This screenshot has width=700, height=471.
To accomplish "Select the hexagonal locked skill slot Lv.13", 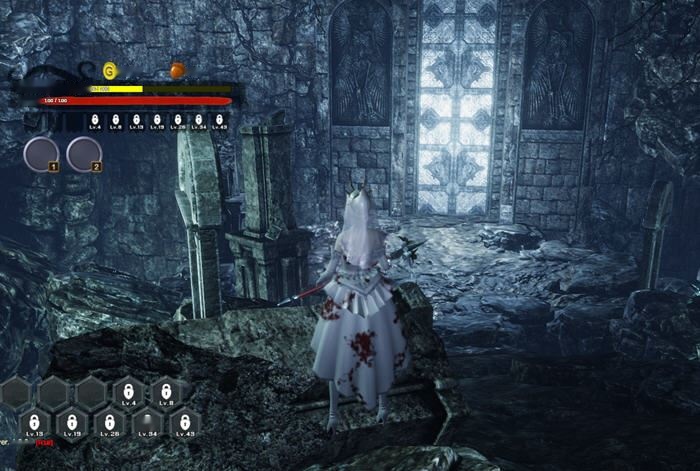I will click(33, 422).
